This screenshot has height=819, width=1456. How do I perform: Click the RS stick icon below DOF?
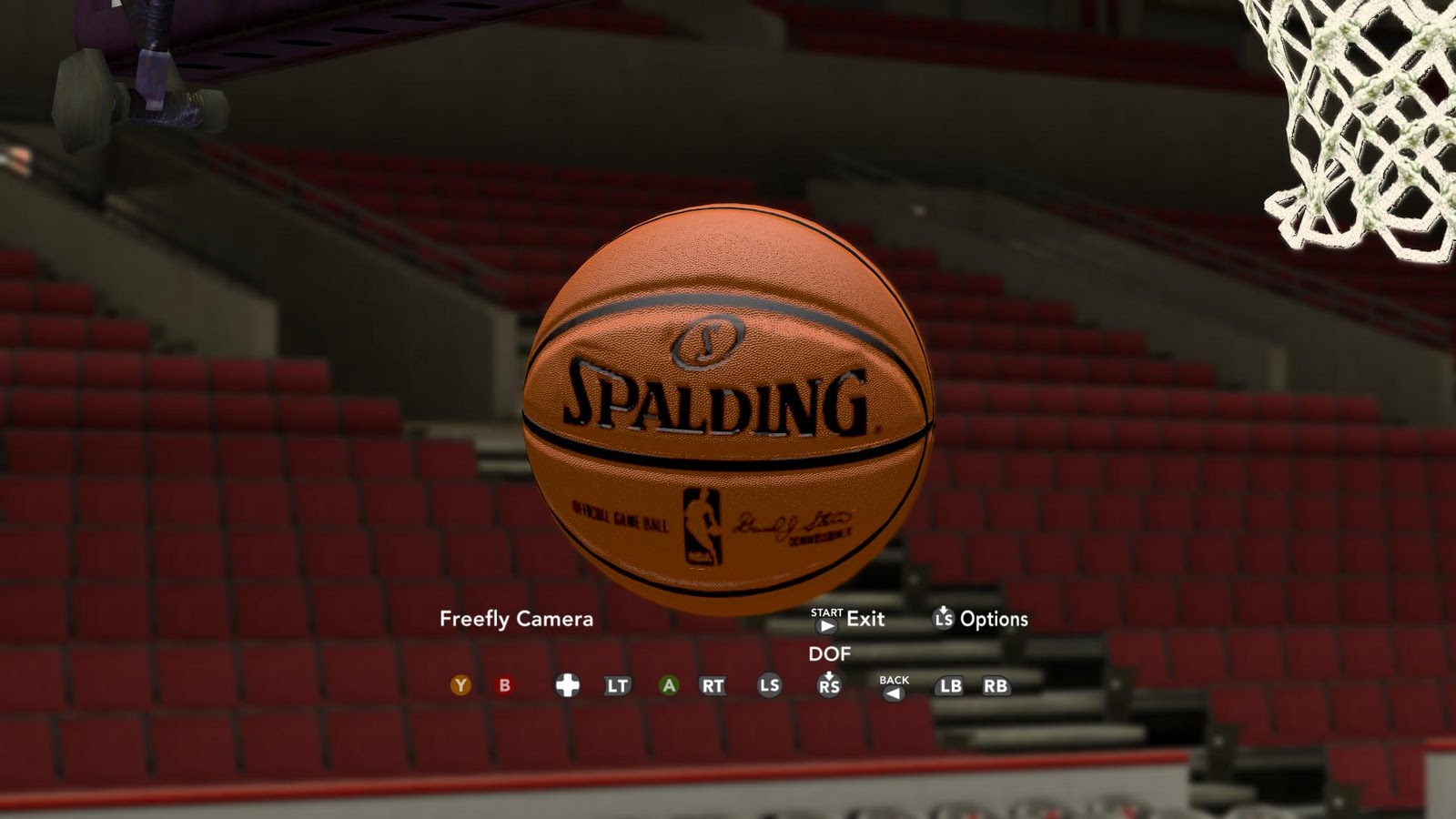pos(827,685)
